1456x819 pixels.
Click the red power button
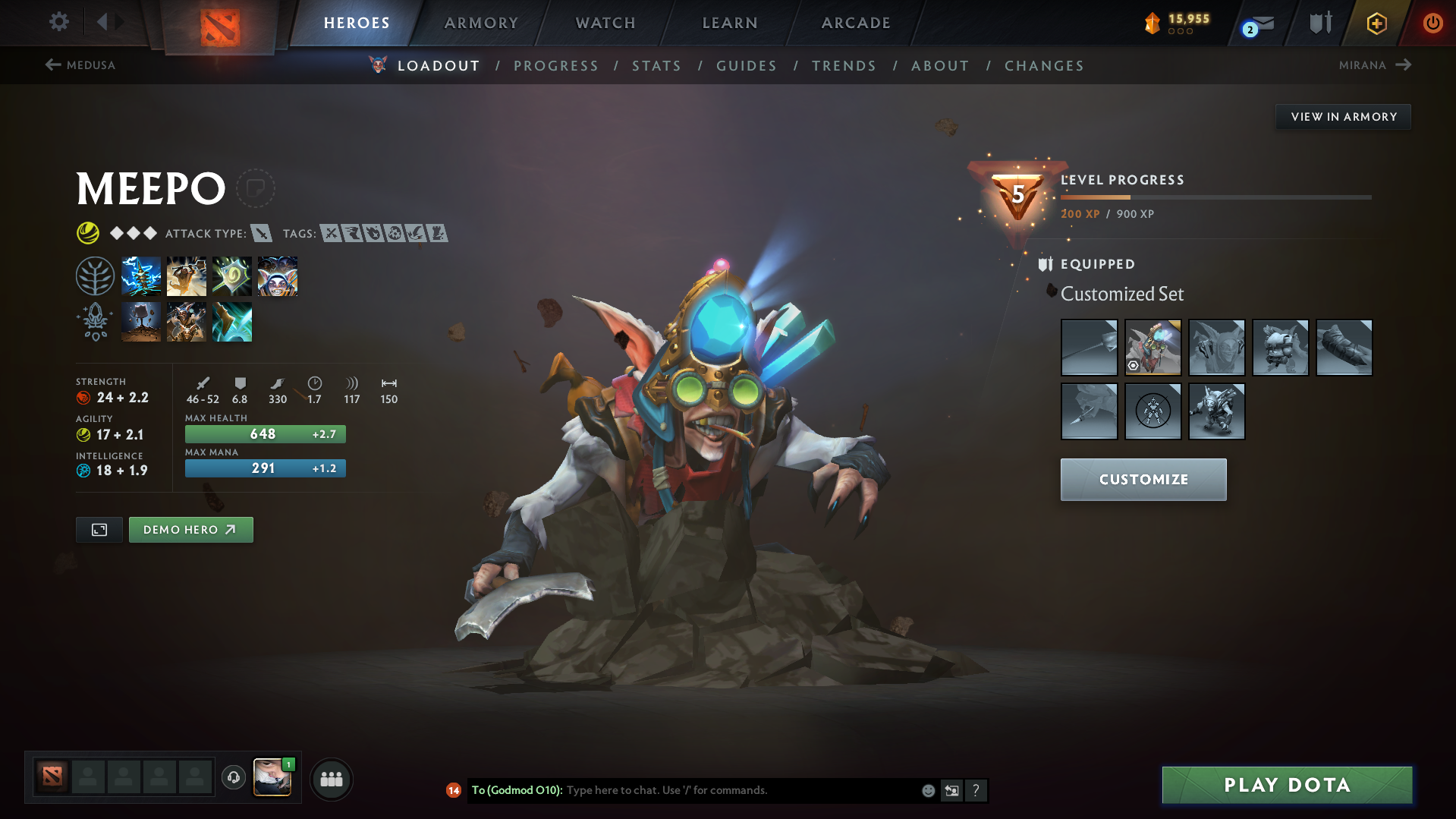point(1432,23)
